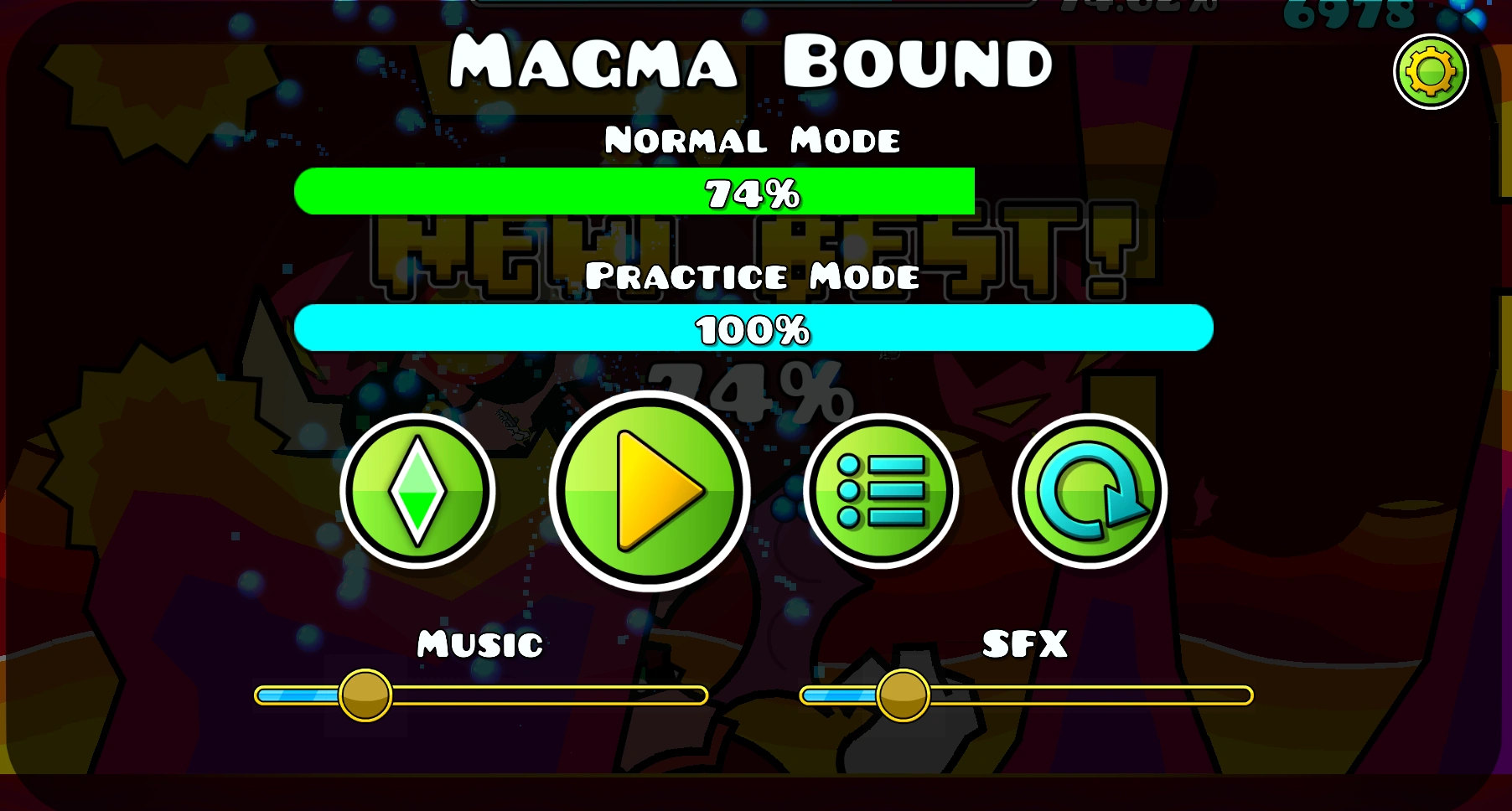Click the Practice Mode progress bar

point(754,329)
